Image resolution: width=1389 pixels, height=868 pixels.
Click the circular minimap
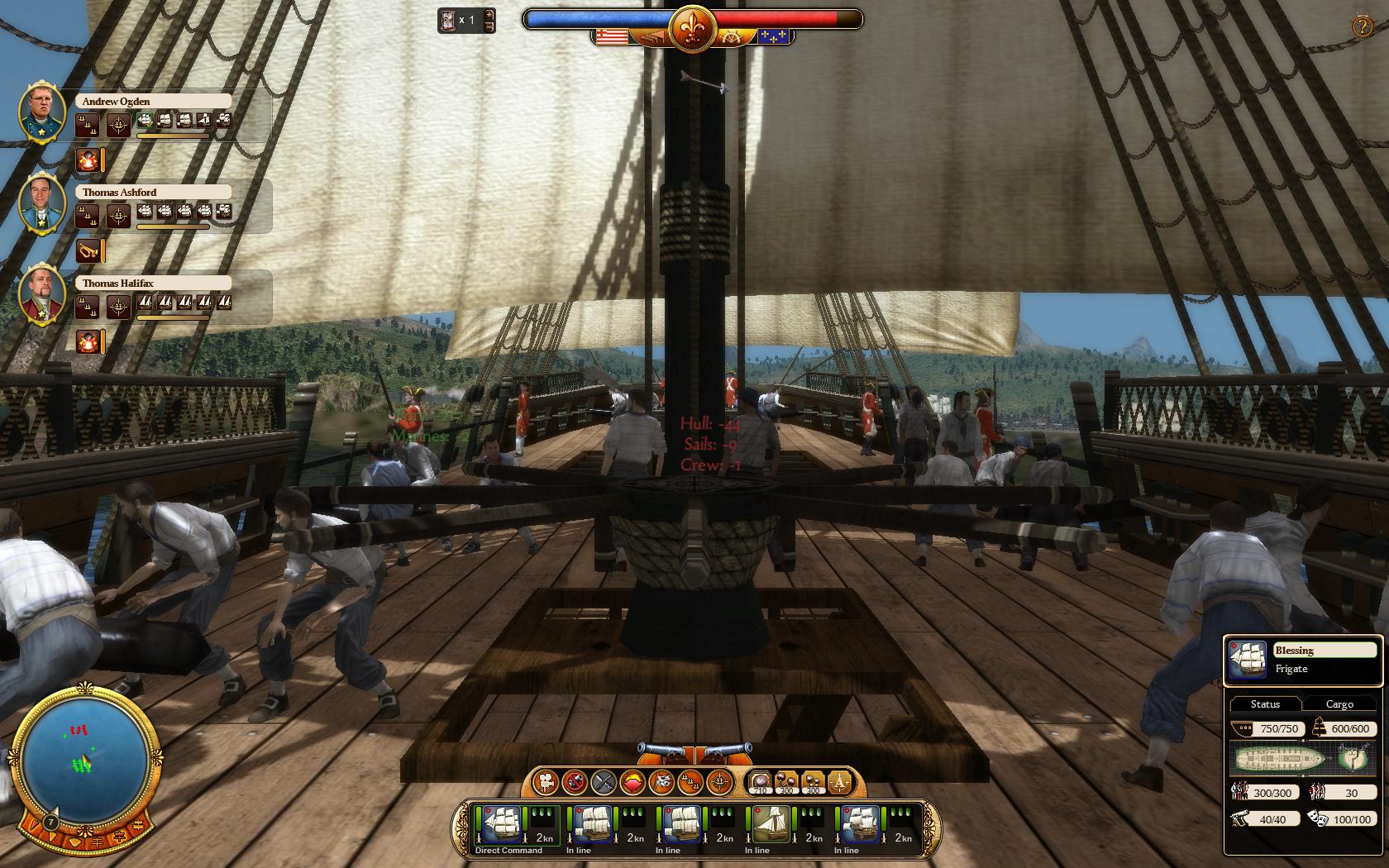tap(85, 757)
